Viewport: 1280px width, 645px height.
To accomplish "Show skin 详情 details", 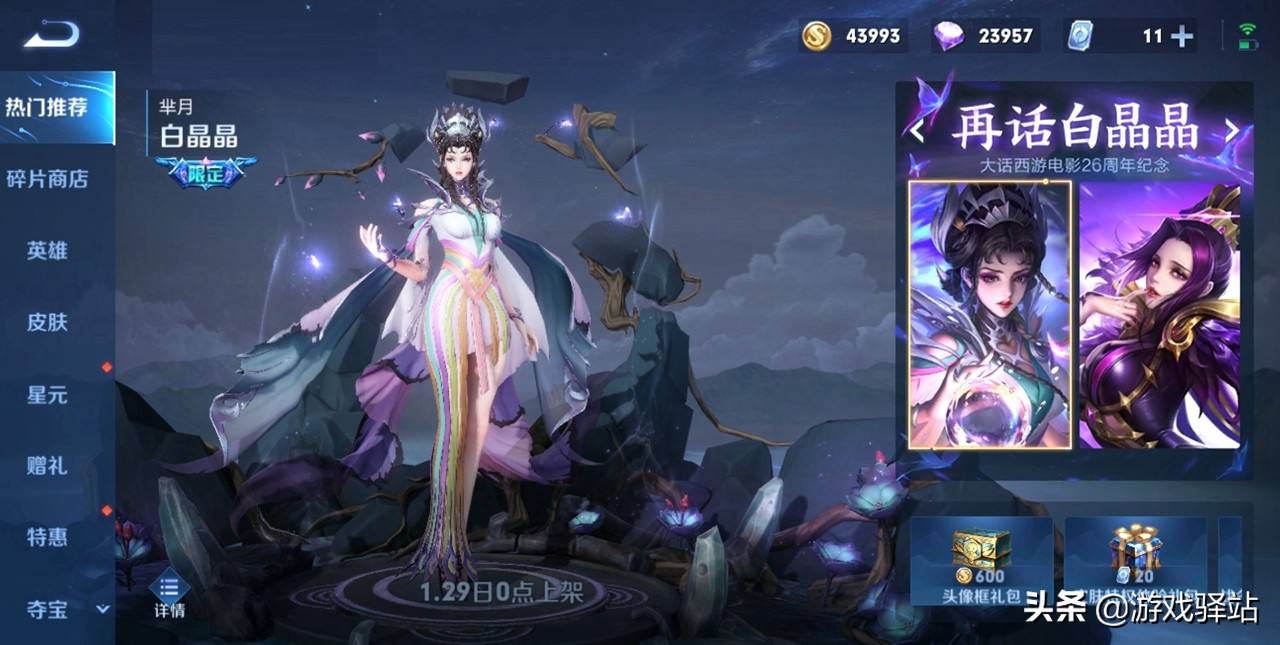I will pos(169,596).
